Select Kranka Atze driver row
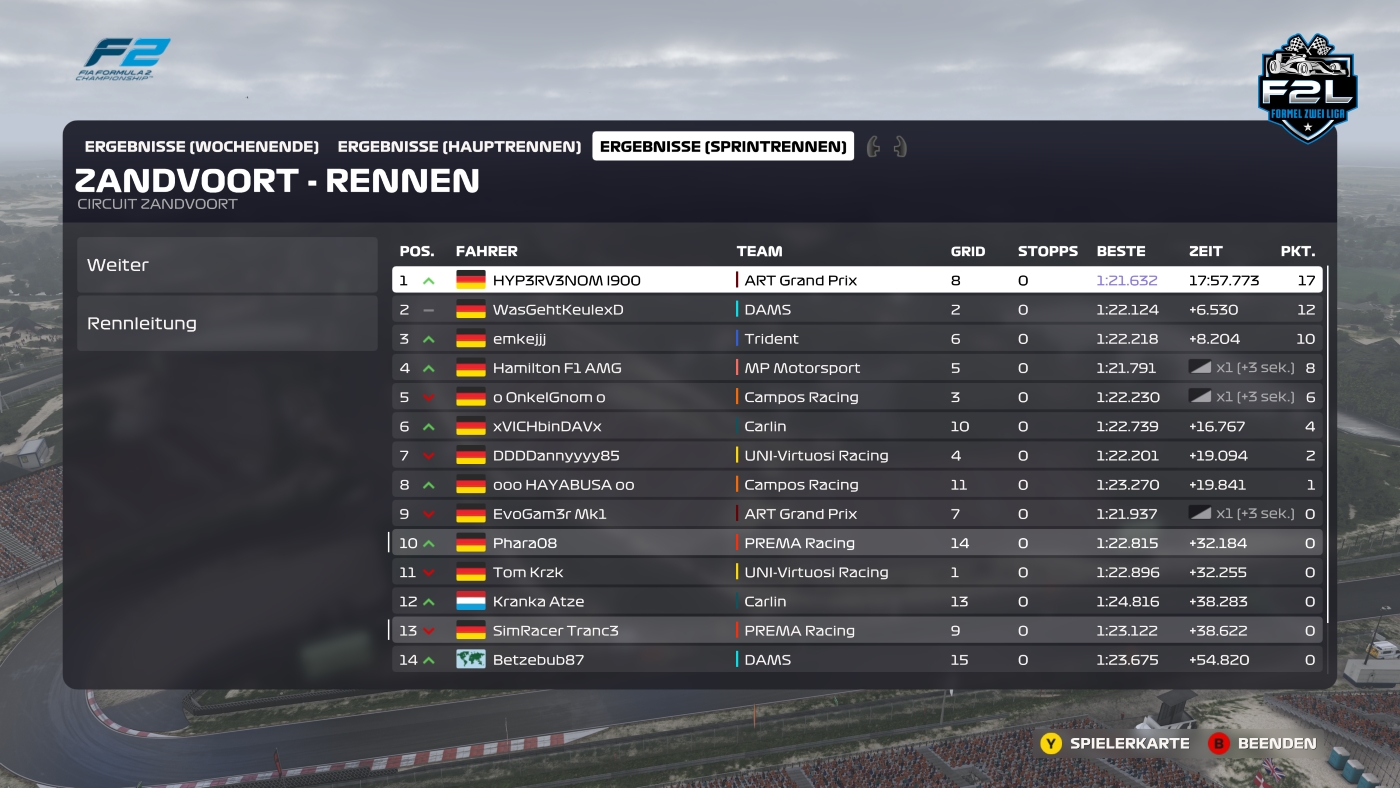 857,601
